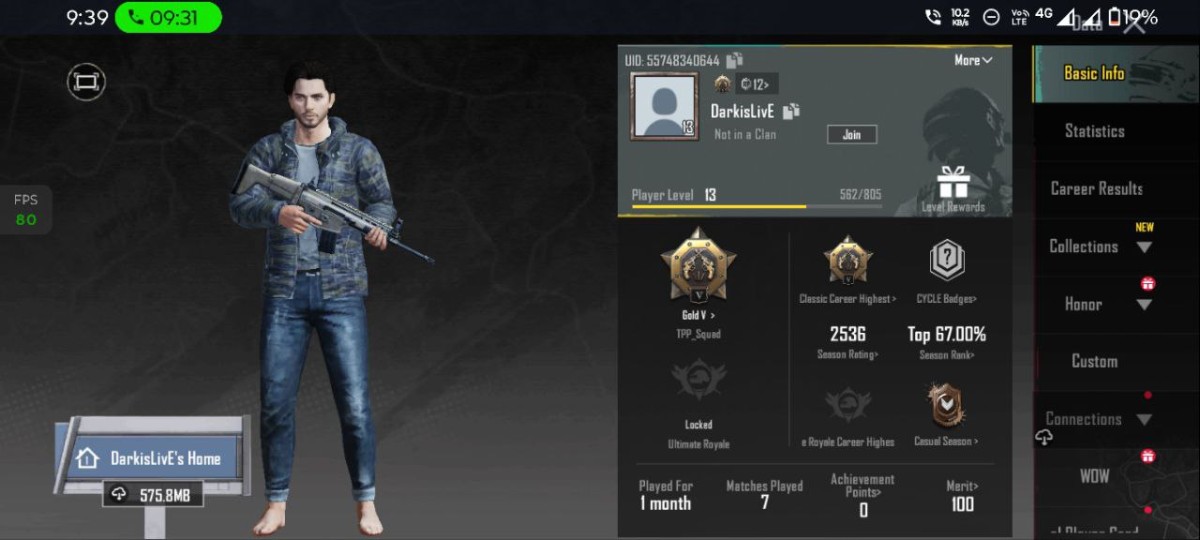This screenshot has height=540, width=1200.
Task: Expand the Connections section
Action: tap(1096, 419)
